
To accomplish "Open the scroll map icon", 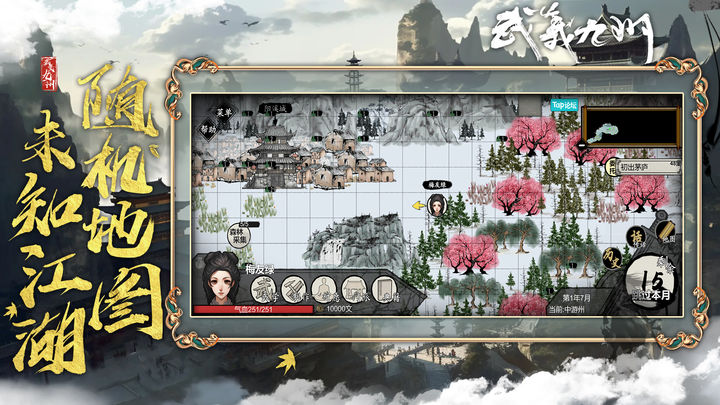I will click(667, 235).
